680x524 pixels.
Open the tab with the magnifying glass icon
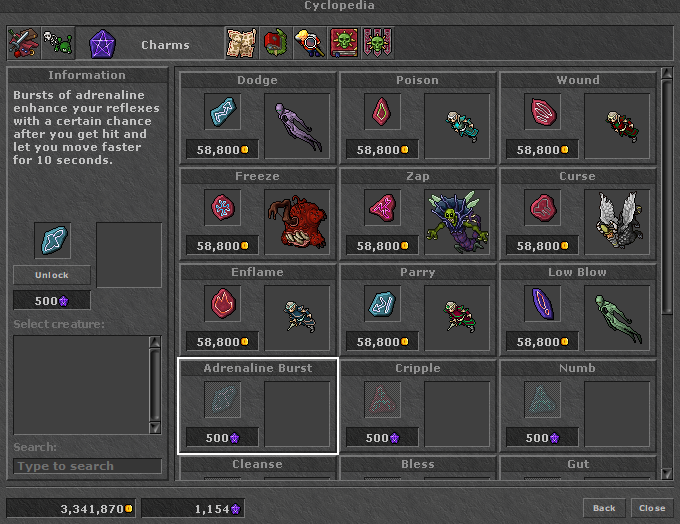[309, 42]
